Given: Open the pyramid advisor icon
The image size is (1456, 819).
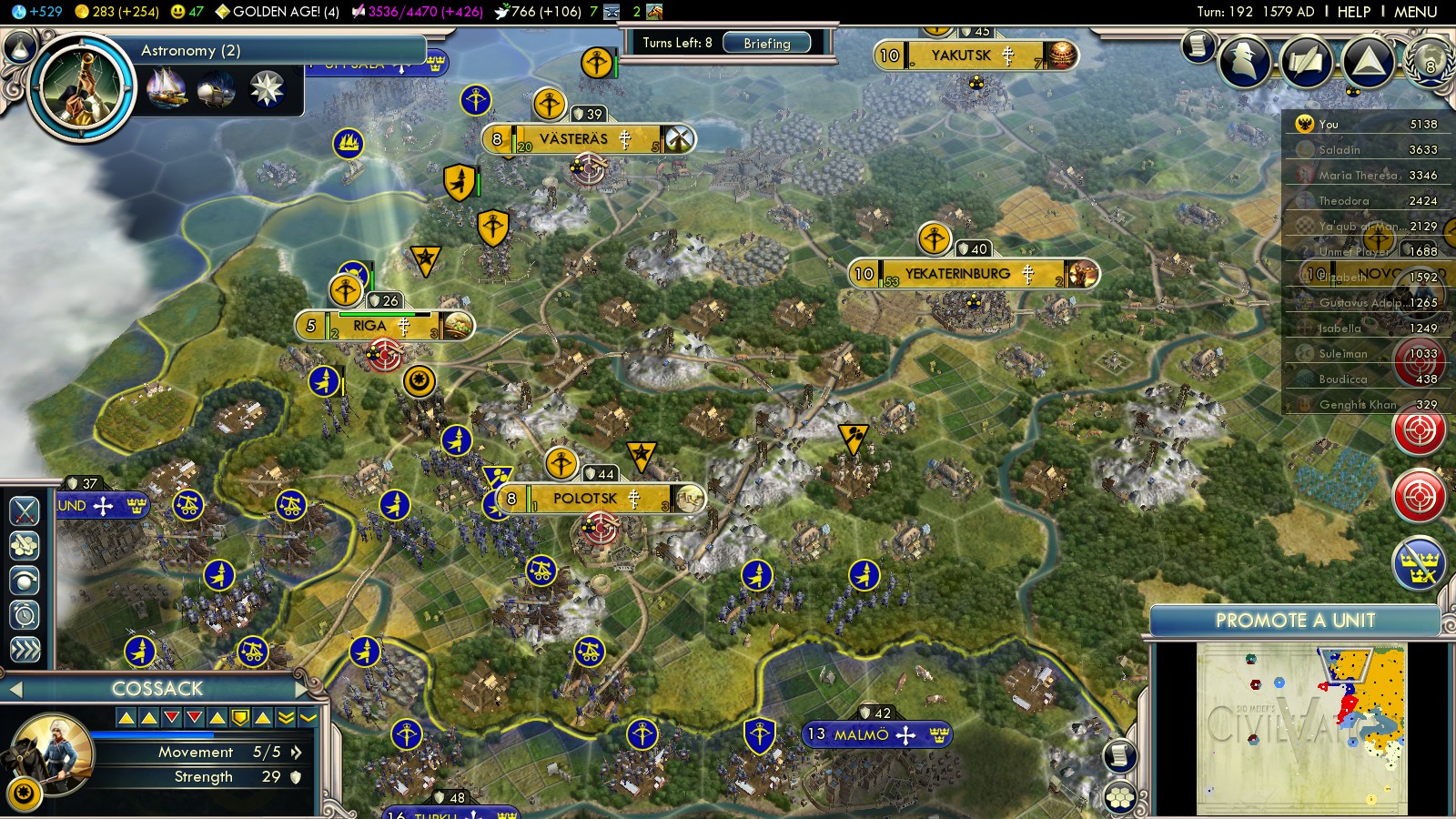Looking at the screenshot, I should 1368,61.
